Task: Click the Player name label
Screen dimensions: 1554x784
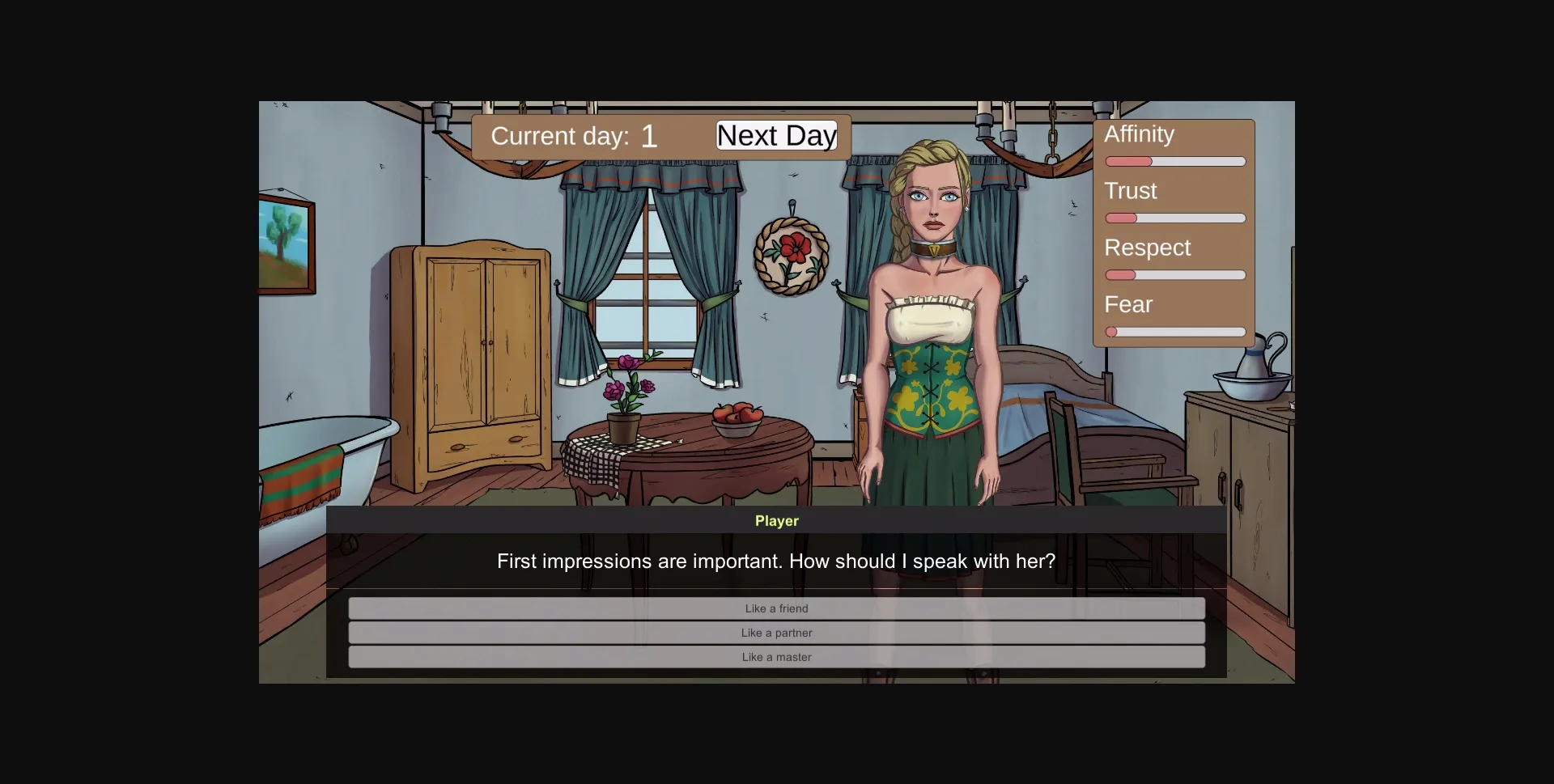Action: point(775,521)
